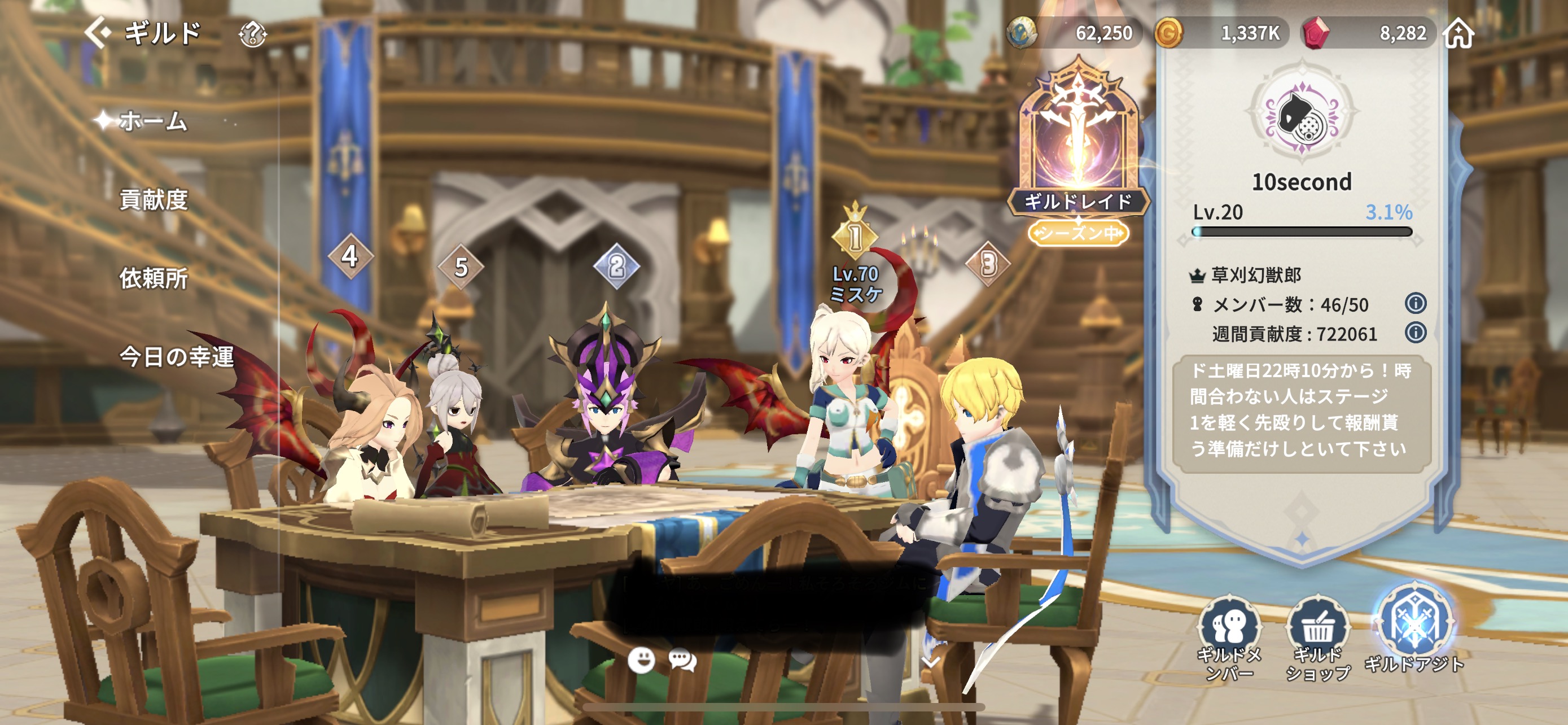
Task: Return to home via house icon
Action: pyautogui.click(x=1459, y=33)
